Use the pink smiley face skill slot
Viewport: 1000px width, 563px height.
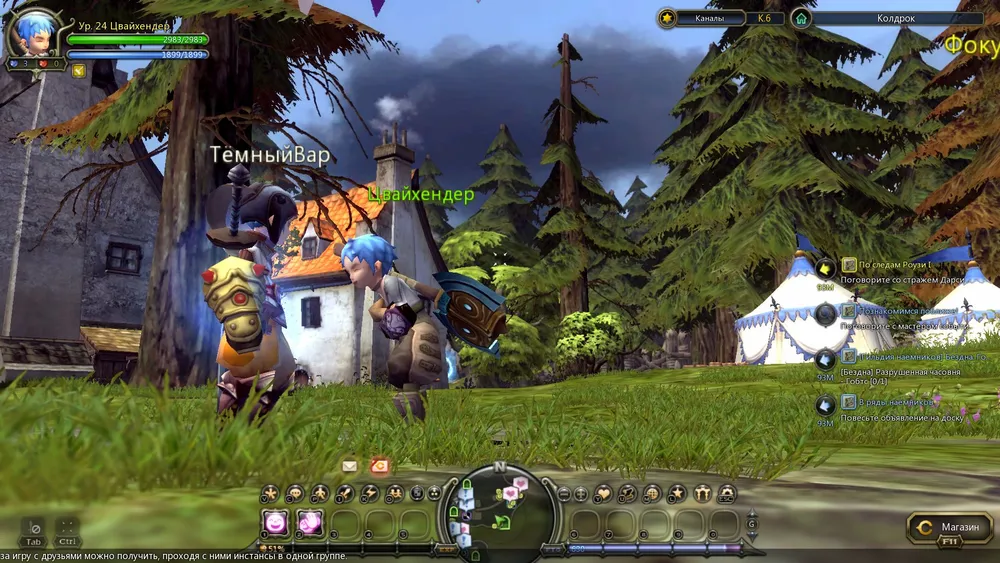(274, 523)
